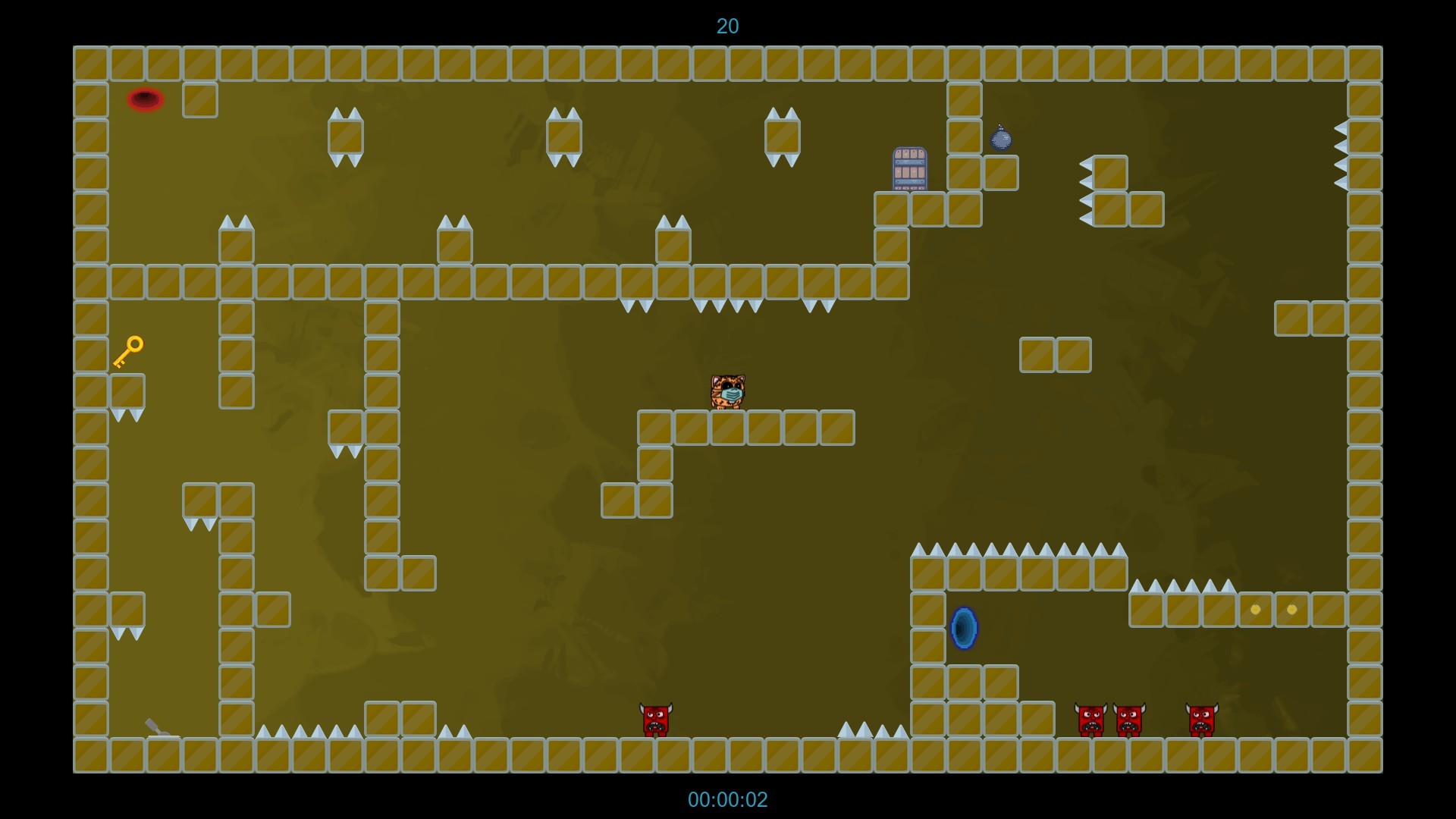Click the red hole in the top-left corner
1456x819 pixels.
(146, 99)
